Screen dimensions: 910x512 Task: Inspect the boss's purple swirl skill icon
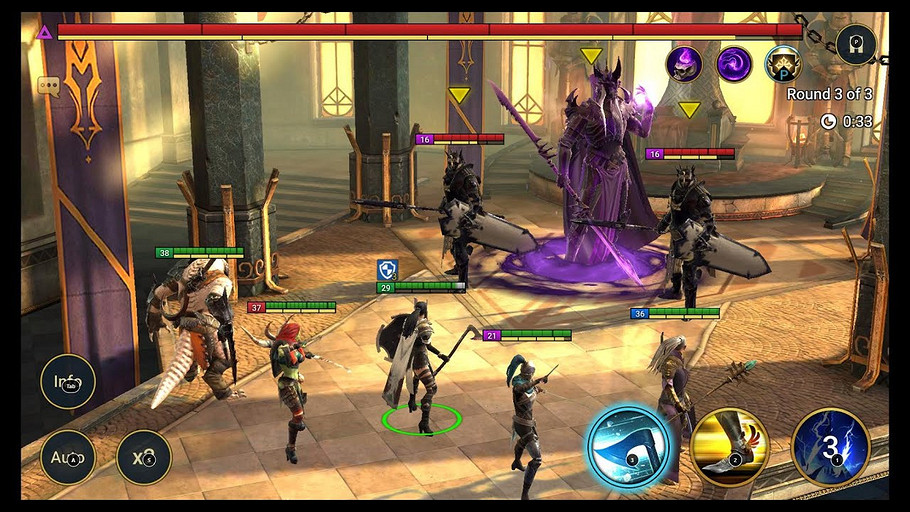[x=734, y=64]
